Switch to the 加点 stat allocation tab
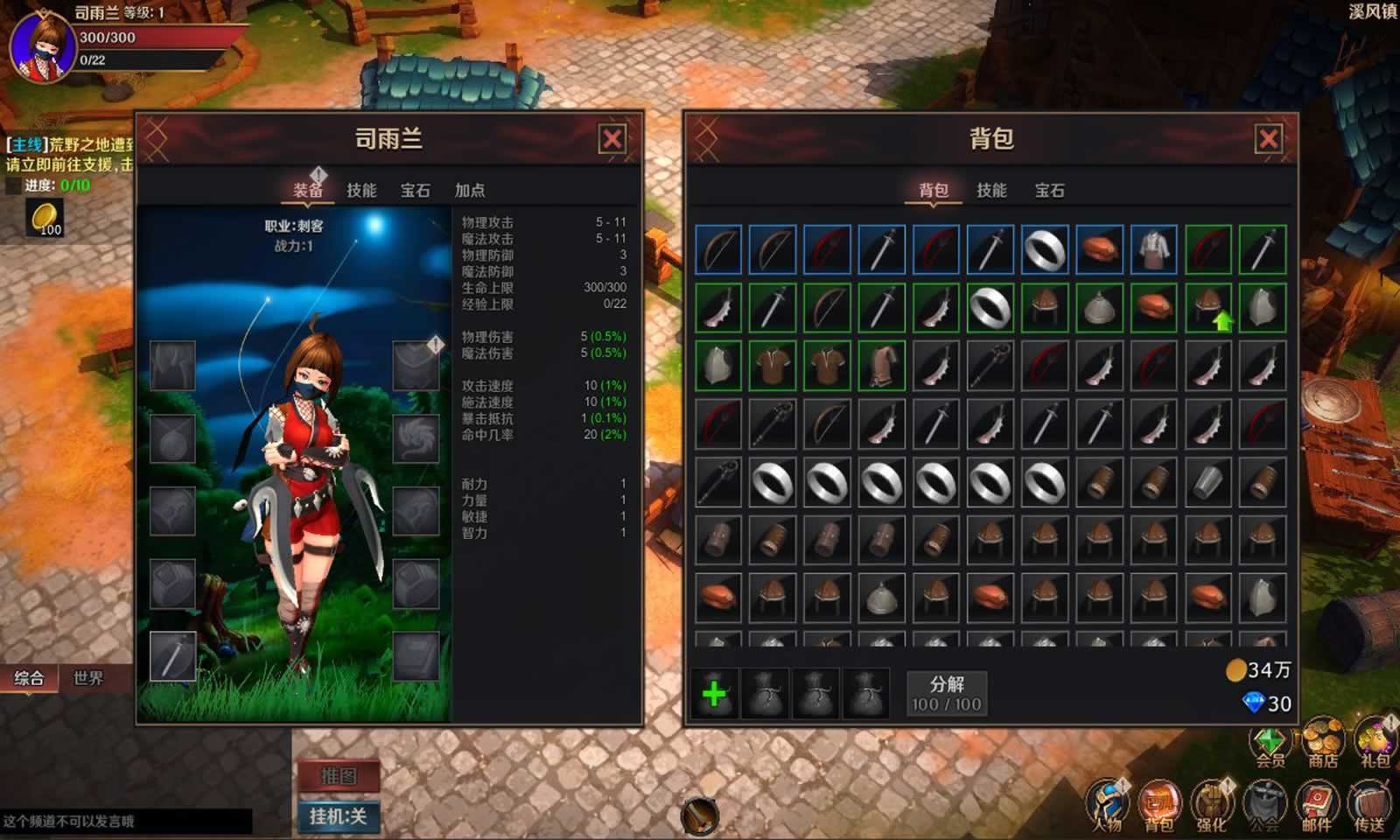The image size is (1400, 840). 469,190
